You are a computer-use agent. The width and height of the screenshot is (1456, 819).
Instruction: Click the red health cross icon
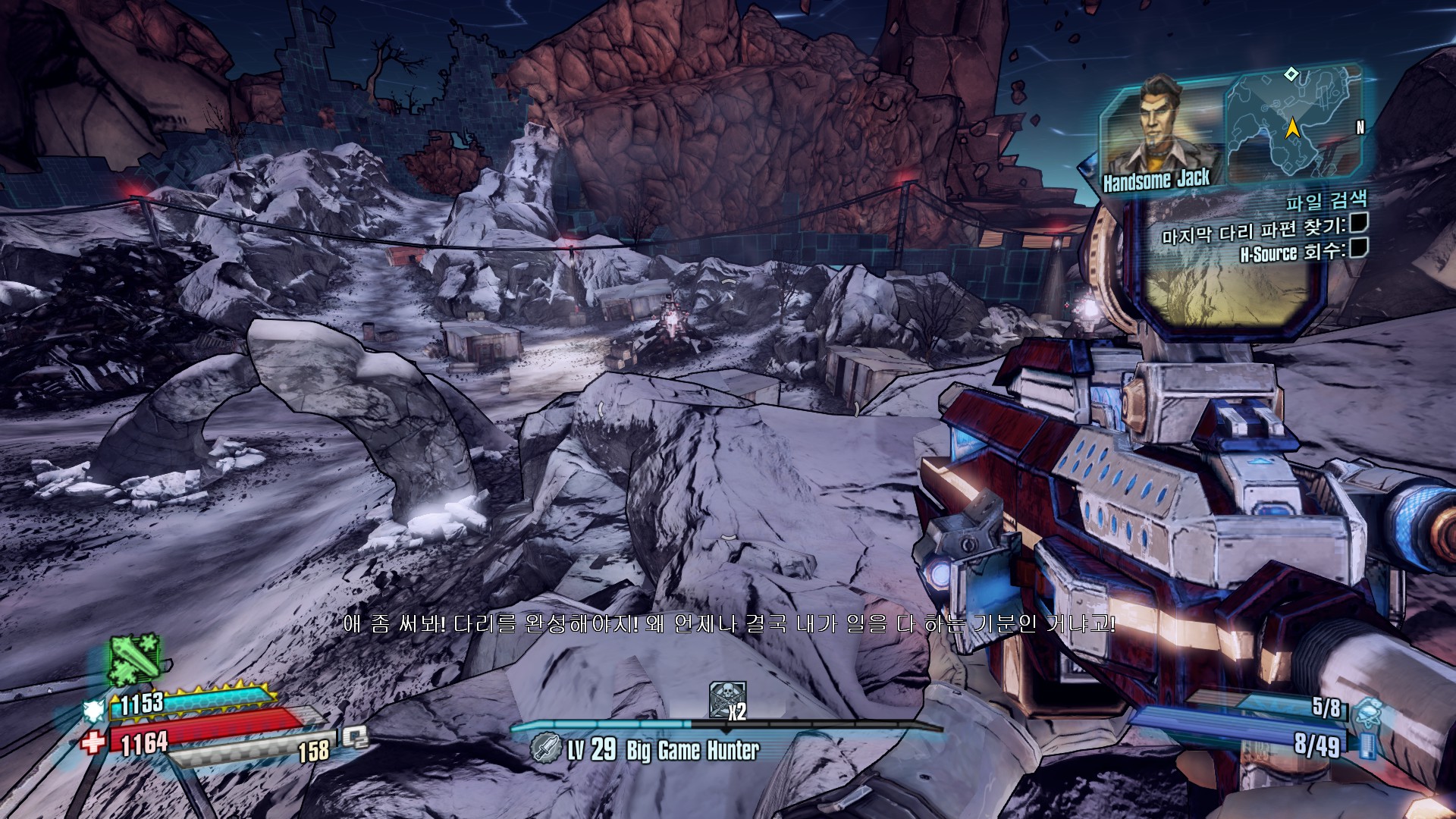tap(94, 742)
